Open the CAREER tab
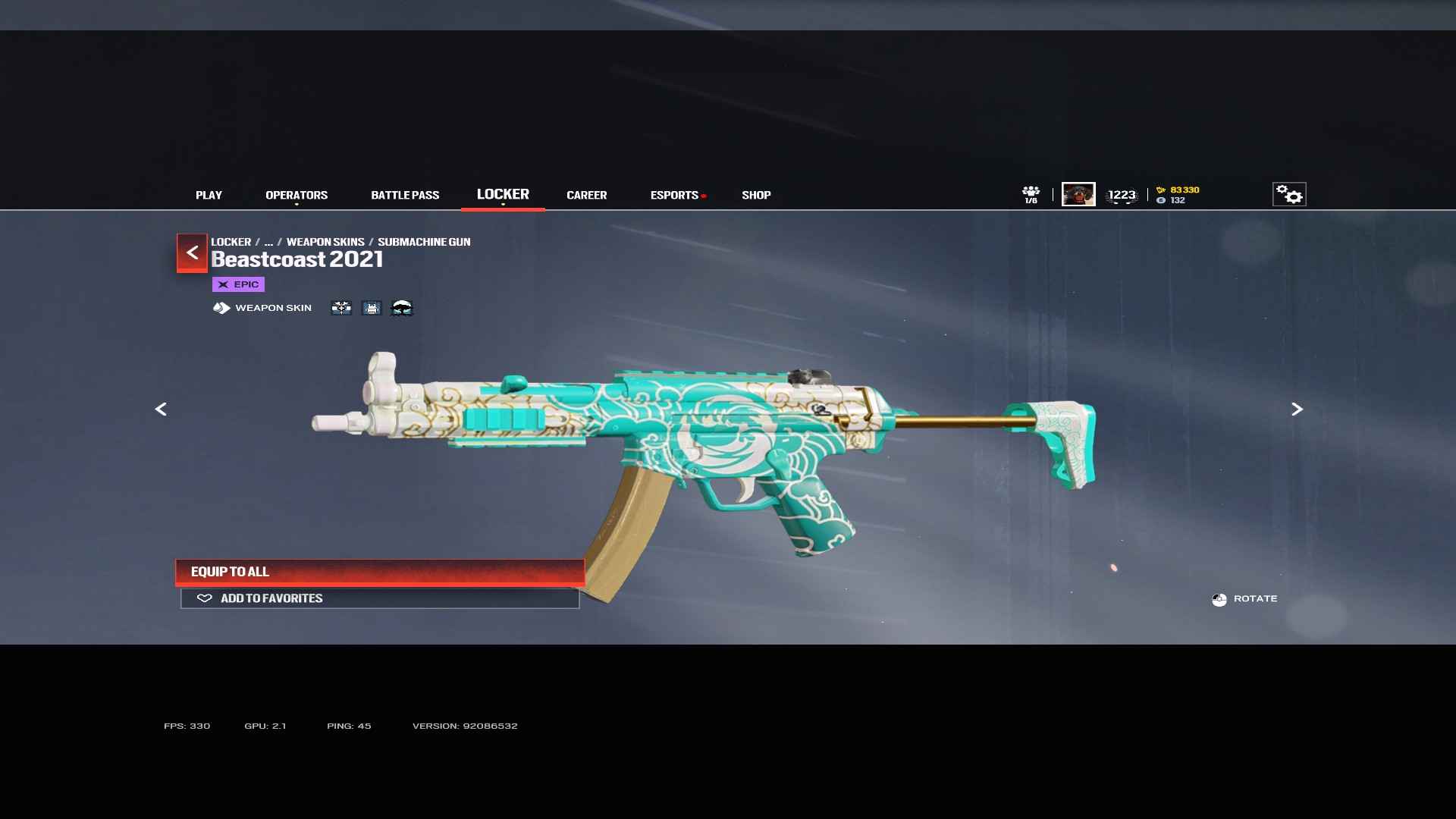1456x819 pixels. pyautogui.click(x=586, y=195)
